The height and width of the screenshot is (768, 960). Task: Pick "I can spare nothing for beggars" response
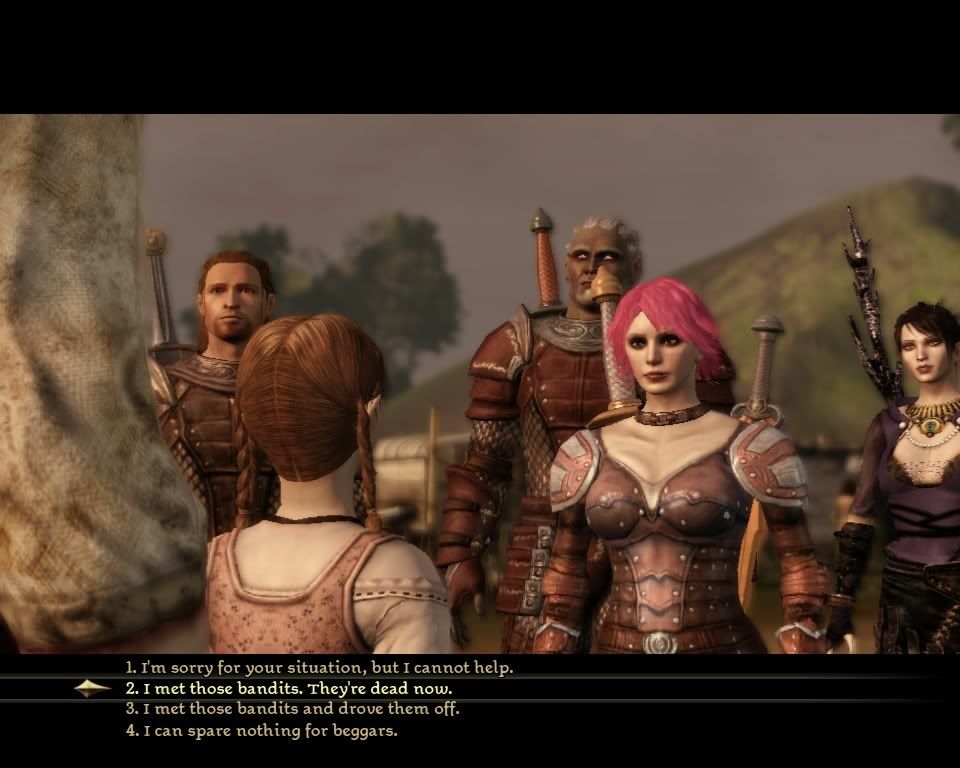pyautogui.click(x=261, y=731)
